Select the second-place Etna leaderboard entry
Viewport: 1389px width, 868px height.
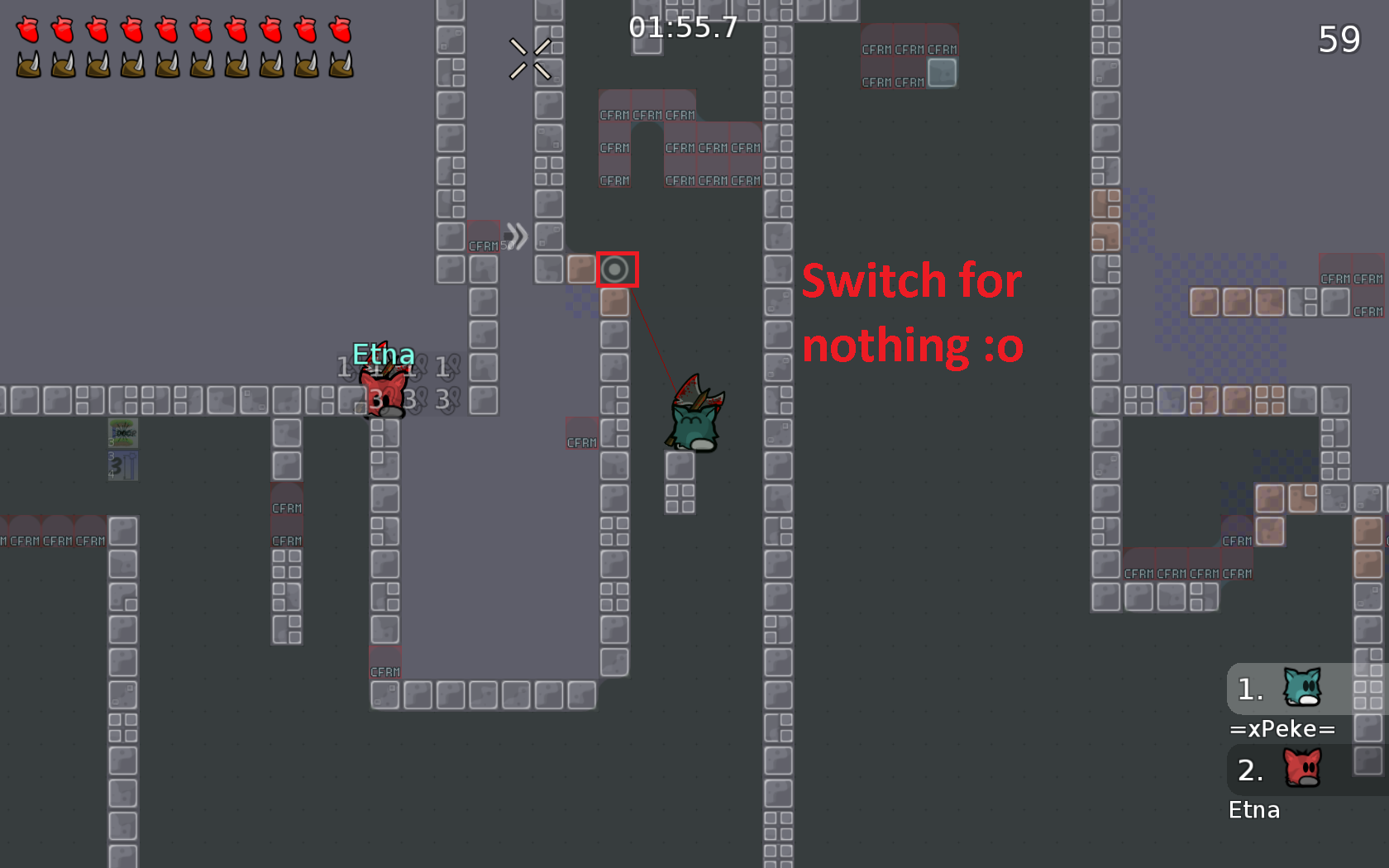pyautogui.click(x=1254, y=809)
